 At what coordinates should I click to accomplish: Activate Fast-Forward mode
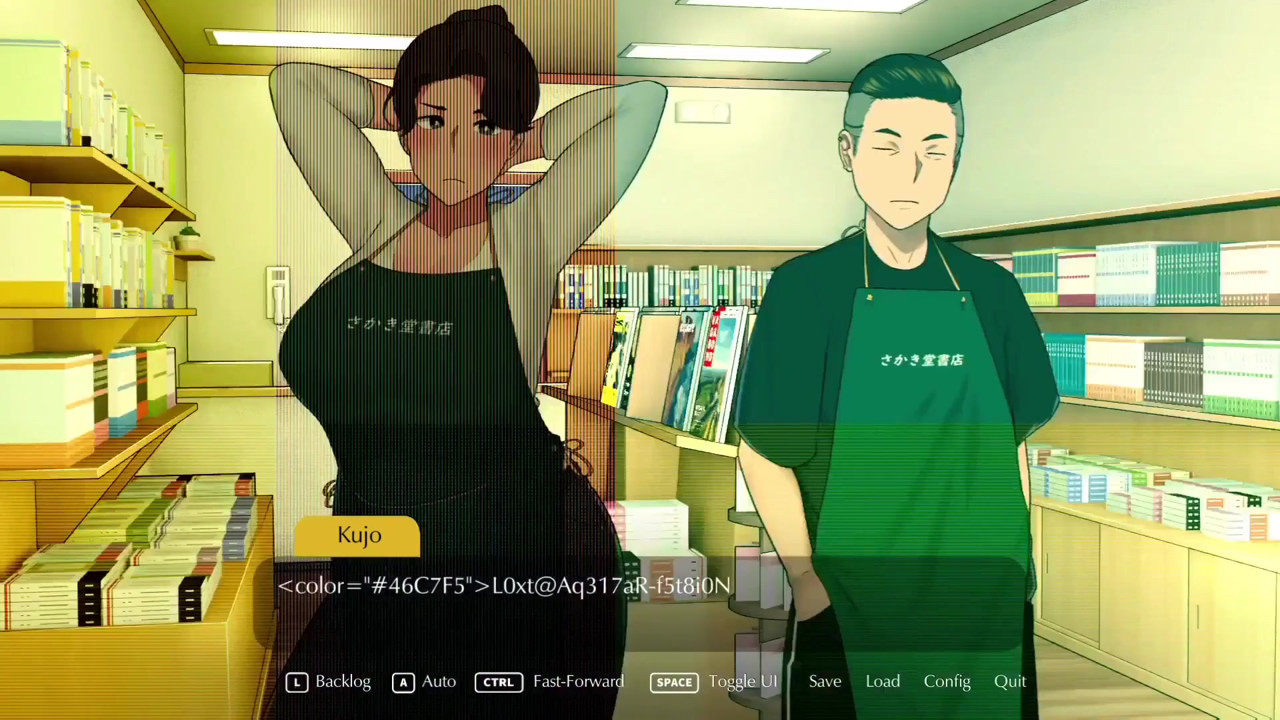pos(578,681)
